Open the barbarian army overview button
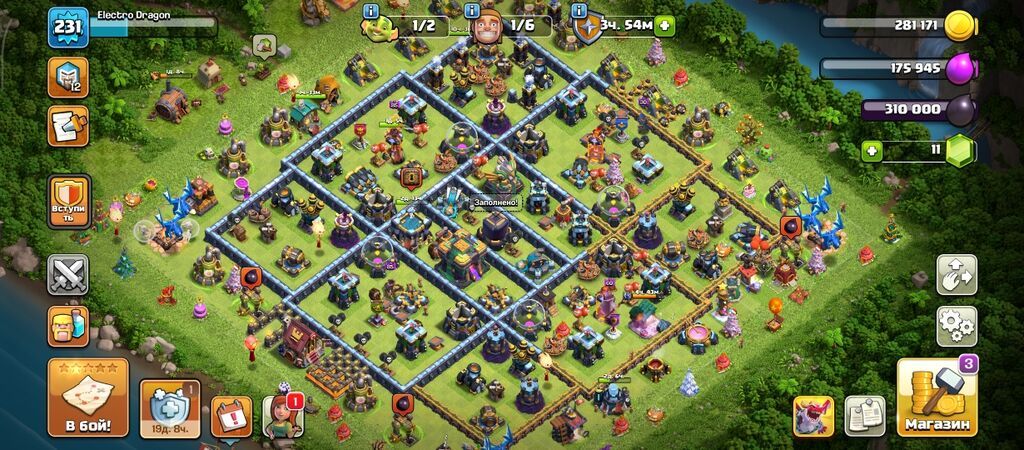 68,325
